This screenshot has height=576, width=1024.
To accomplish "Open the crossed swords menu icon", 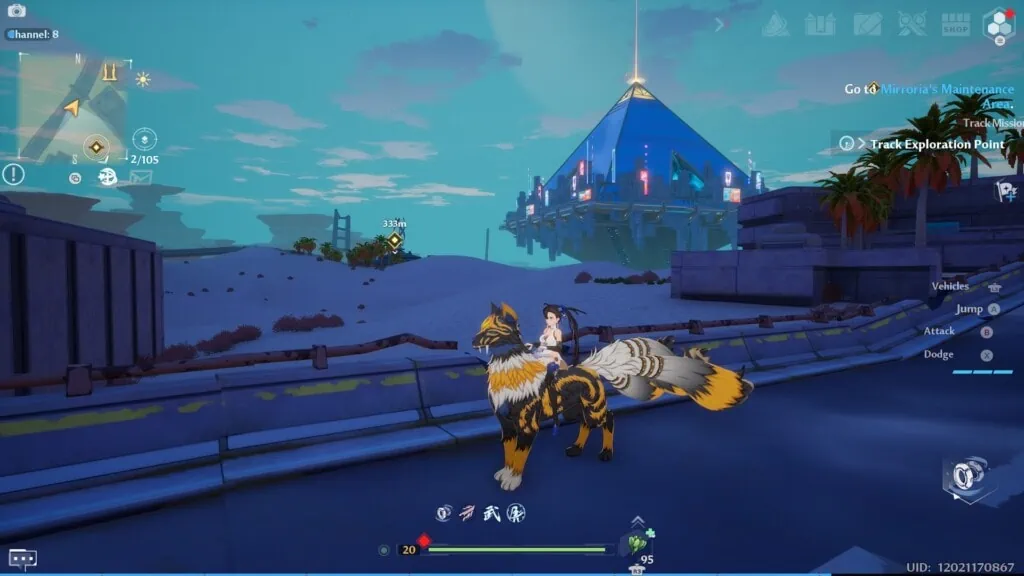I will coord(911,24).
